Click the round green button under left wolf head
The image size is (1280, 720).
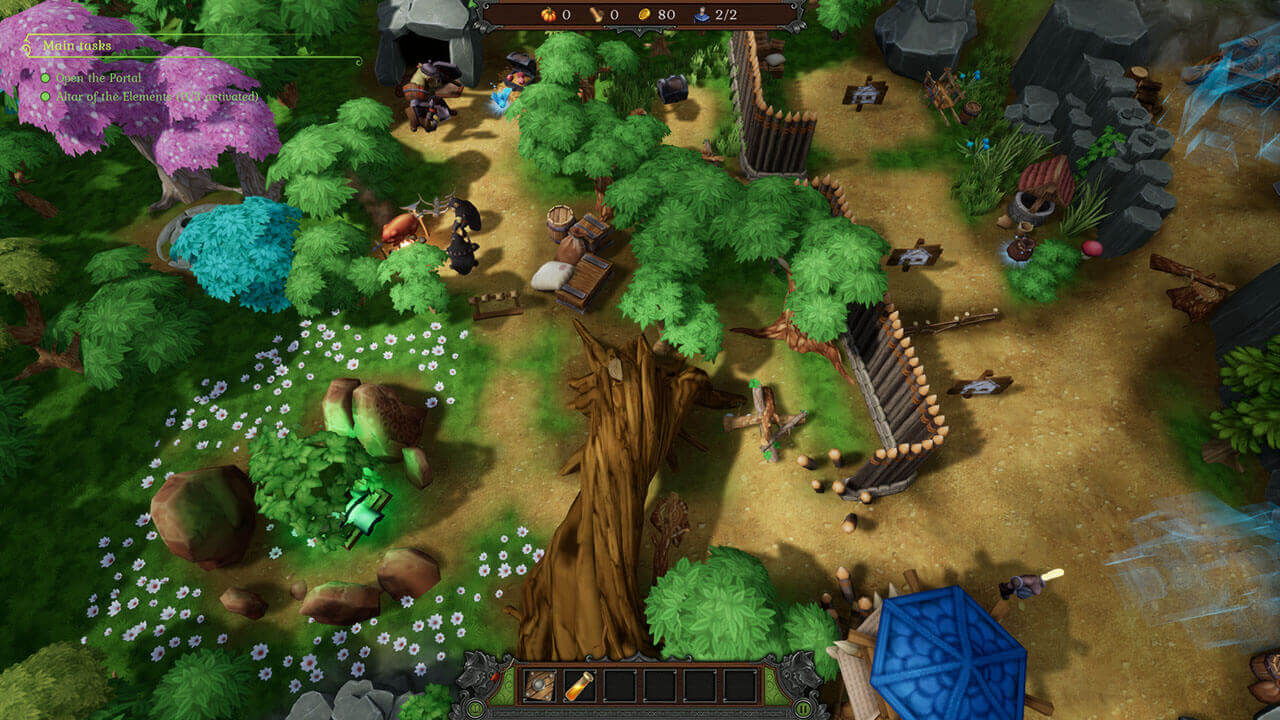click(x=475, y=709)
